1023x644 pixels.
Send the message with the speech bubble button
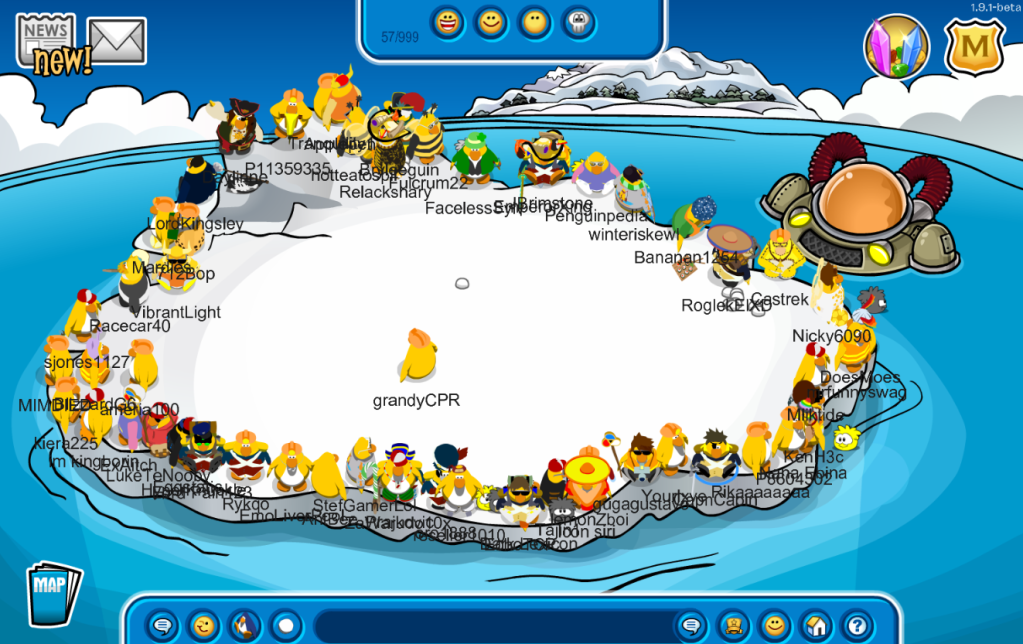click(x=690, y=626)
